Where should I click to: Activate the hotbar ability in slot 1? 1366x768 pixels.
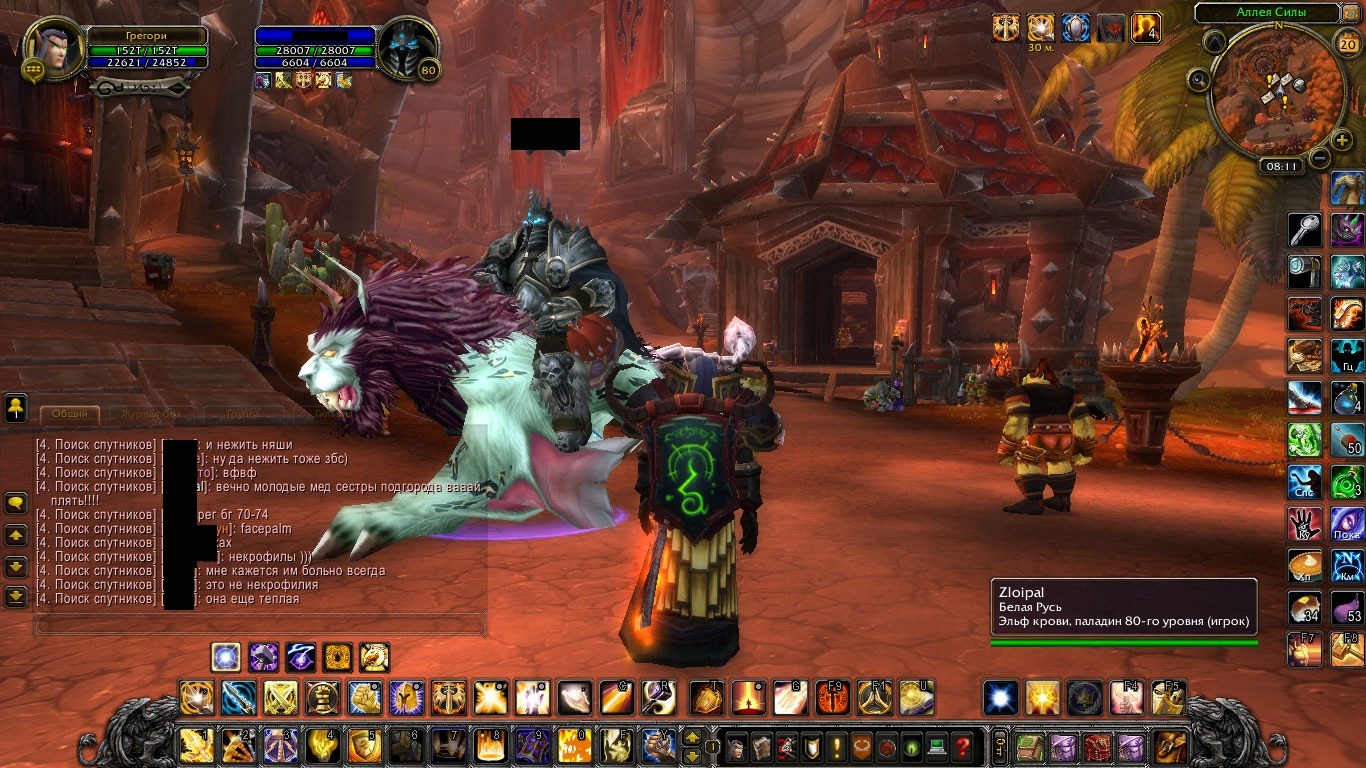tap(196, 745)
